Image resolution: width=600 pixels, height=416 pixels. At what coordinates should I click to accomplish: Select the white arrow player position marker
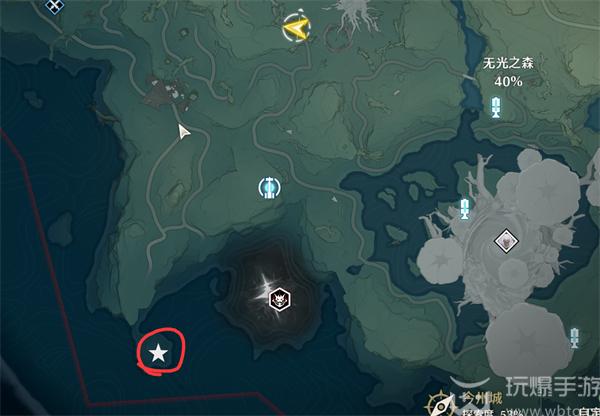pos(184,131)
